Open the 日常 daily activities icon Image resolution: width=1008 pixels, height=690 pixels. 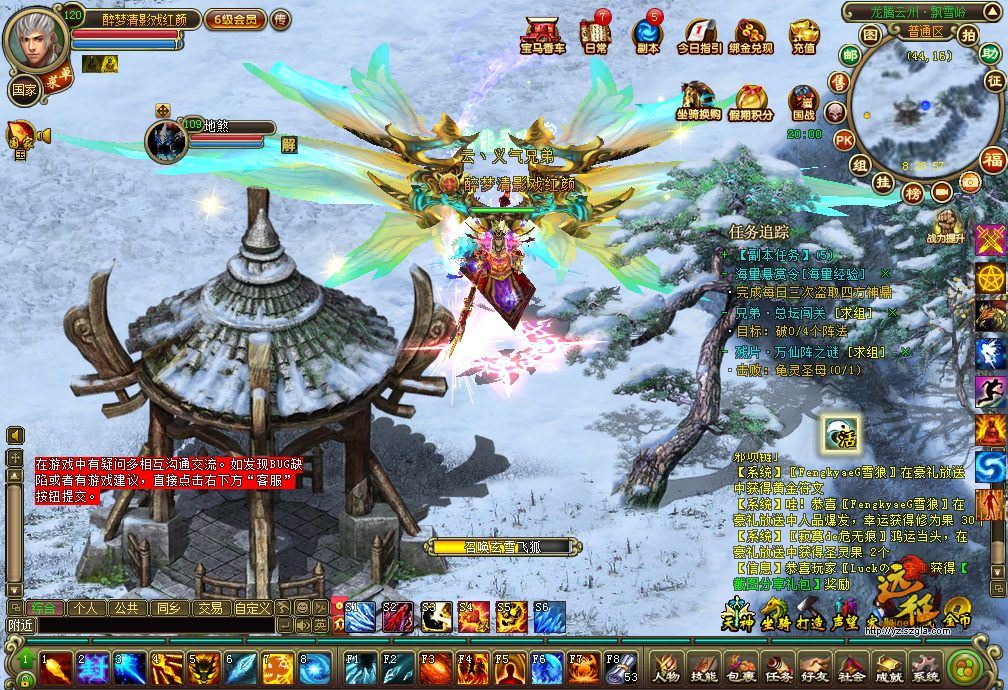[596, 34]
